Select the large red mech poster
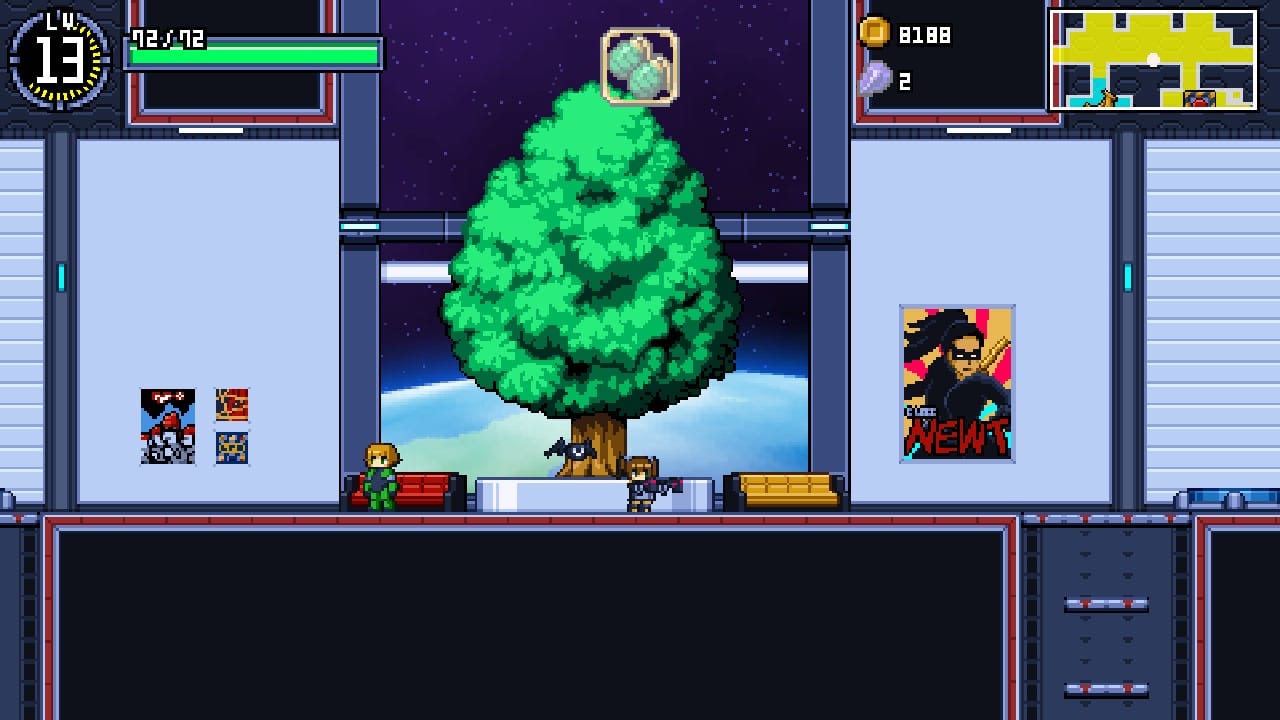Image resolution: width=1280 pixels, height=720 pixels. (x=167, y=426)
